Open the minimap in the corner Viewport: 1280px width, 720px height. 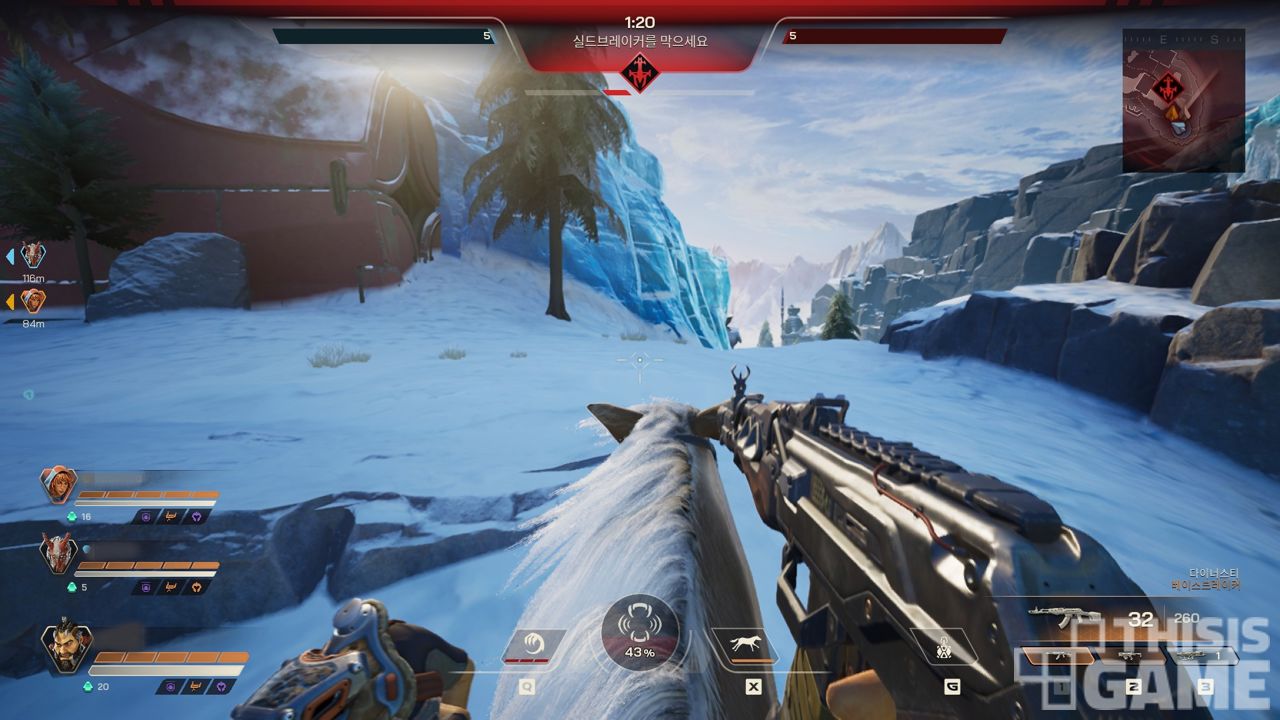[x=1183, y=99]
